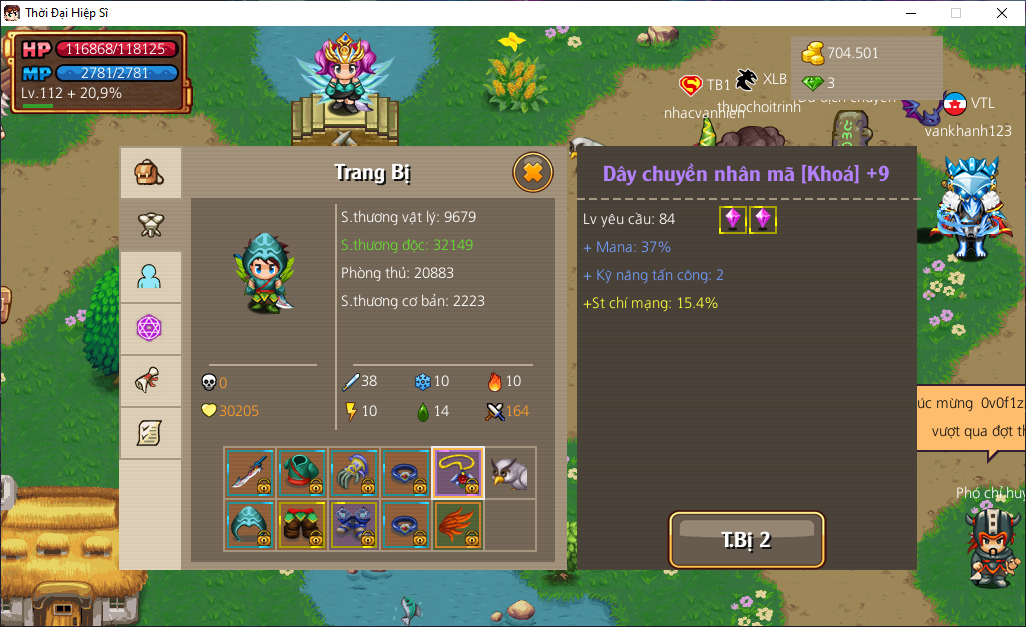The image size is (1026, 627).
Task: Open the backpack inventory tab
Action: pyautogui.click(x=150, y=174)
